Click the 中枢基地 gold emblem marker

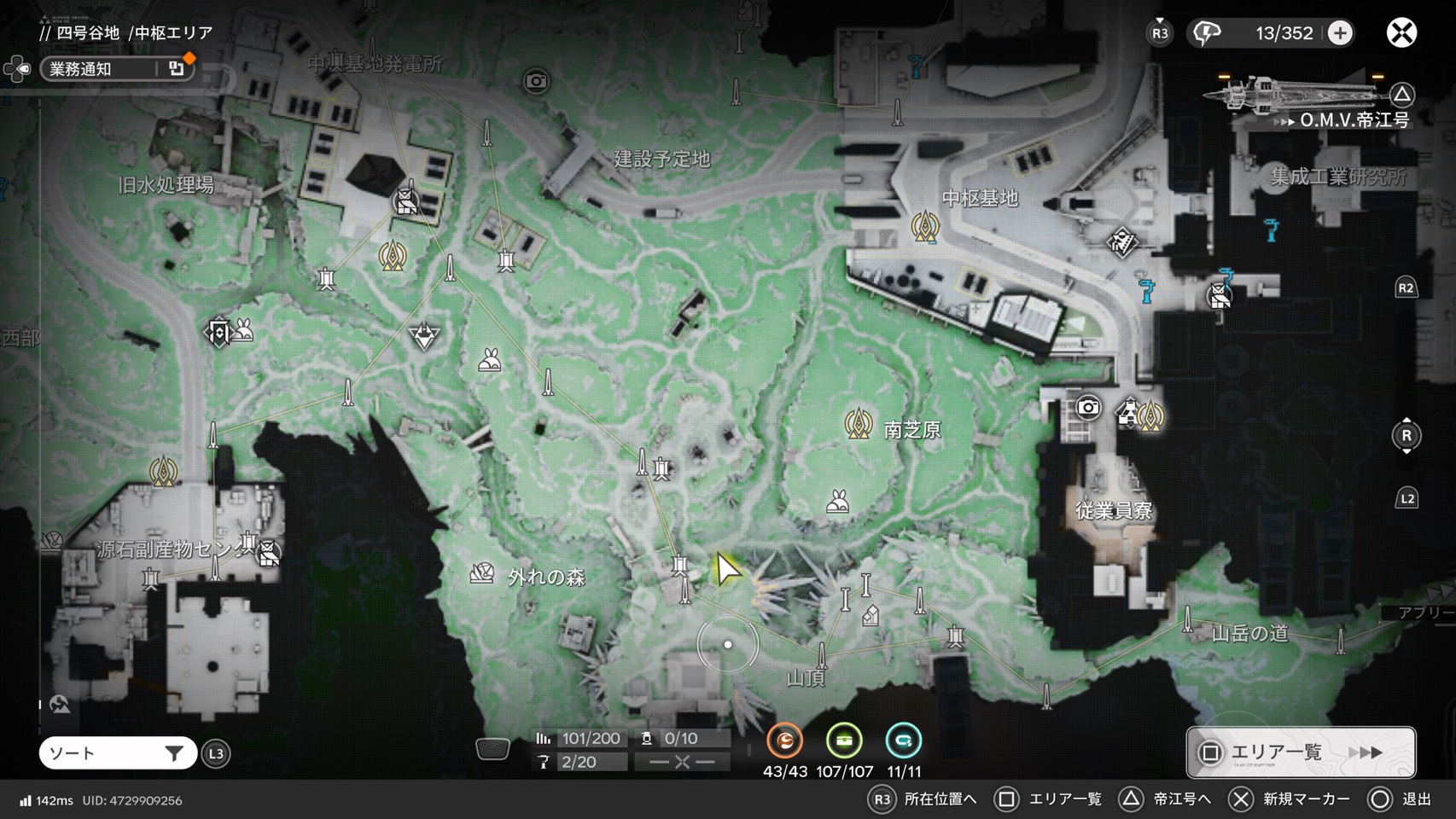[925, 227]
